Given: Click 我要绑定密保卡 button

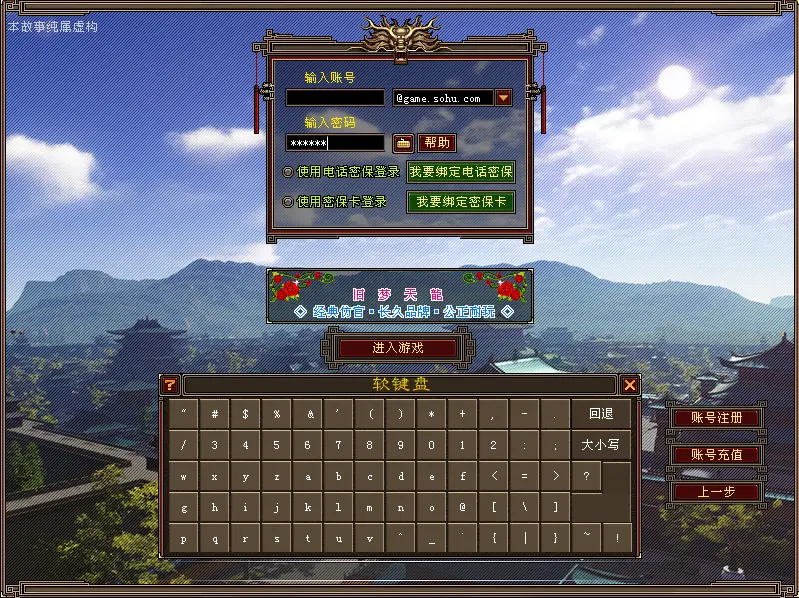Looking at the screenshot, I should [x=461, y=202].
